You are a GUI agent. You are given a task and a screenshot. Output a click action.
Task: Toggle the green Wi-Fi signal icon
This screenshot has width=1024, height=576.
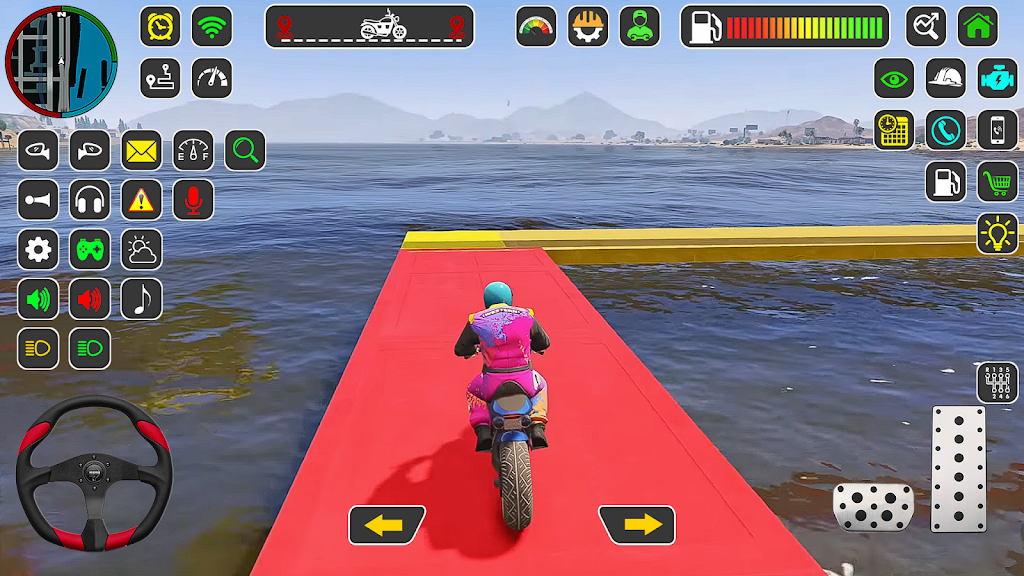tap(212, 27)
